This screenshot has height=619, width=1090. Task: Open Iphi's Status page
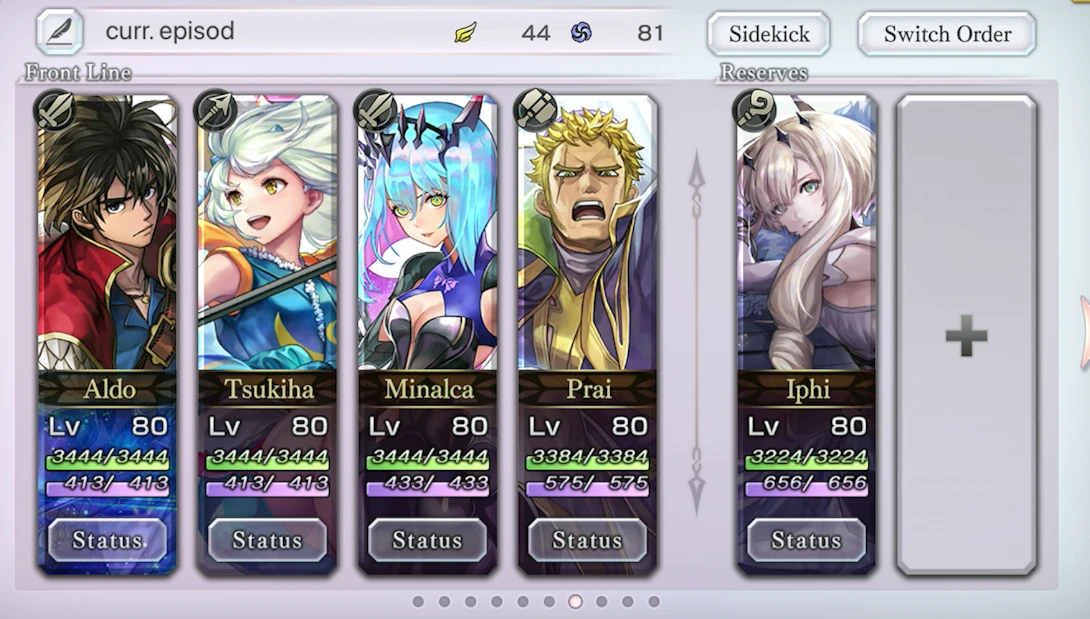pos(806,540)
